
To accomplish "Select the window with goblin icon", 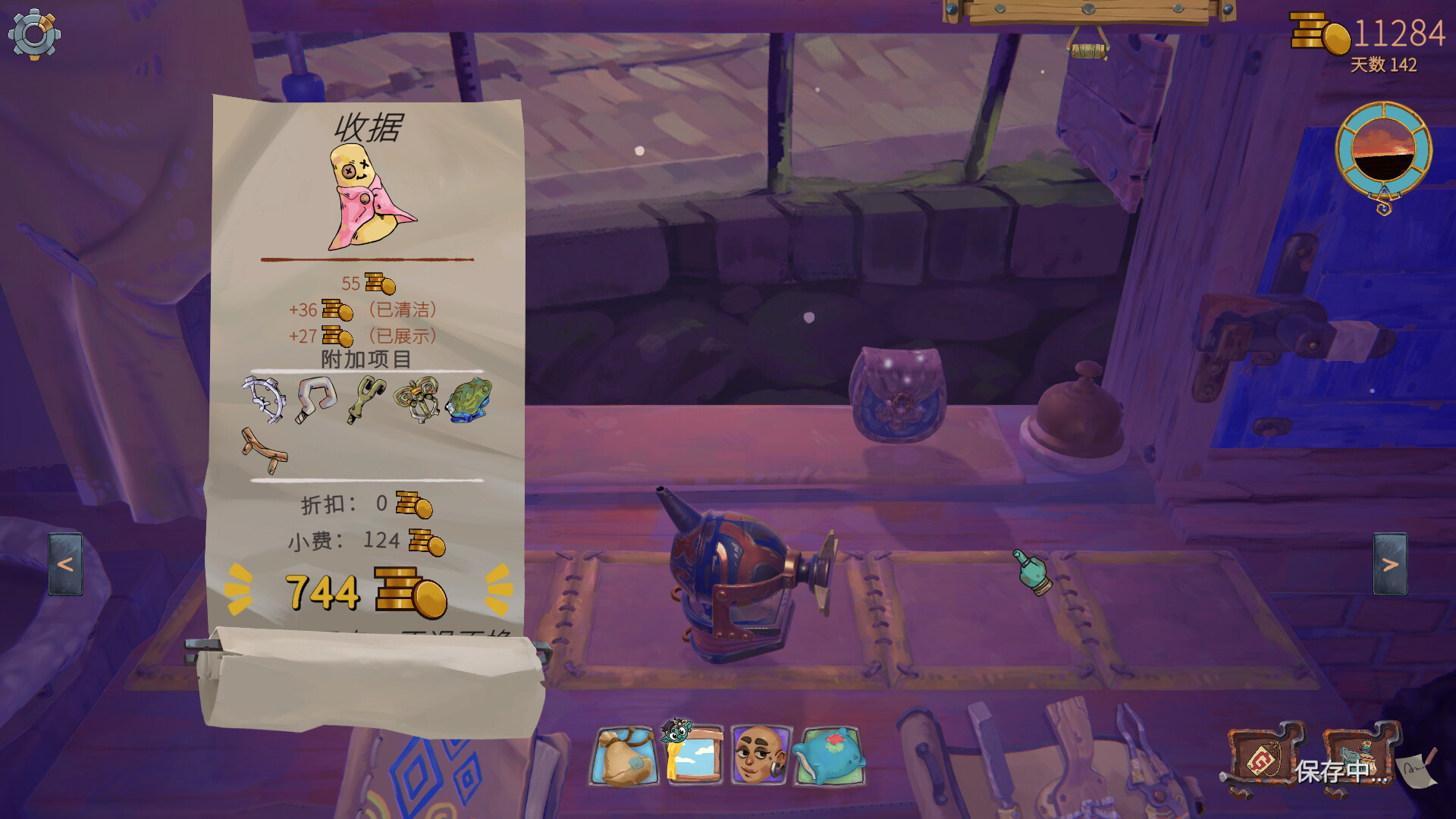I will point(692,755).
